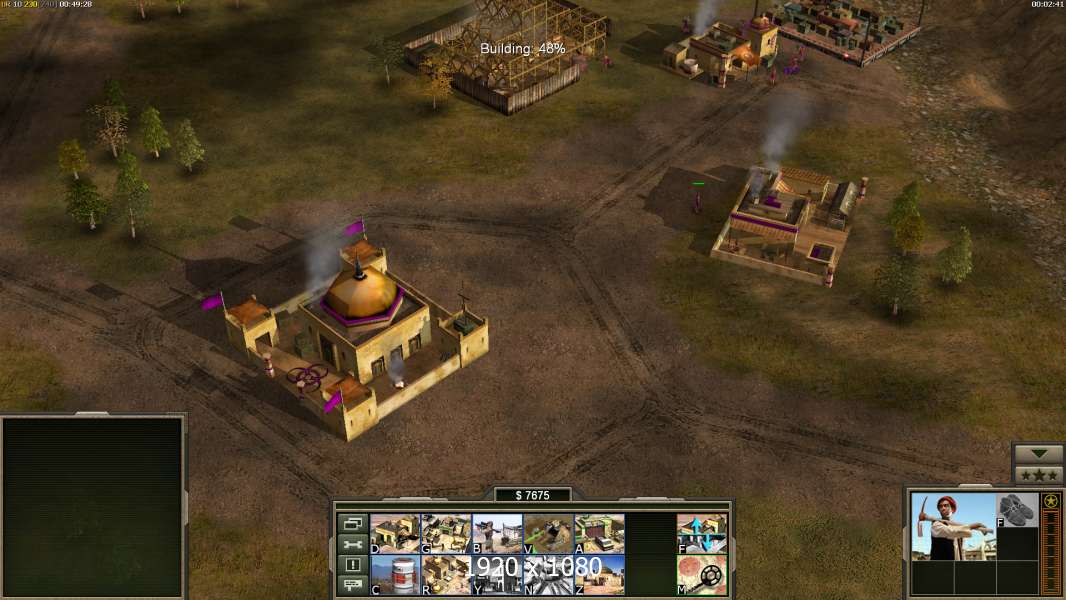Image resolution: width=1066 pixels, height=600 pixels.
Task: Open the three-star General's powers button
Action: coord(1038,474)
